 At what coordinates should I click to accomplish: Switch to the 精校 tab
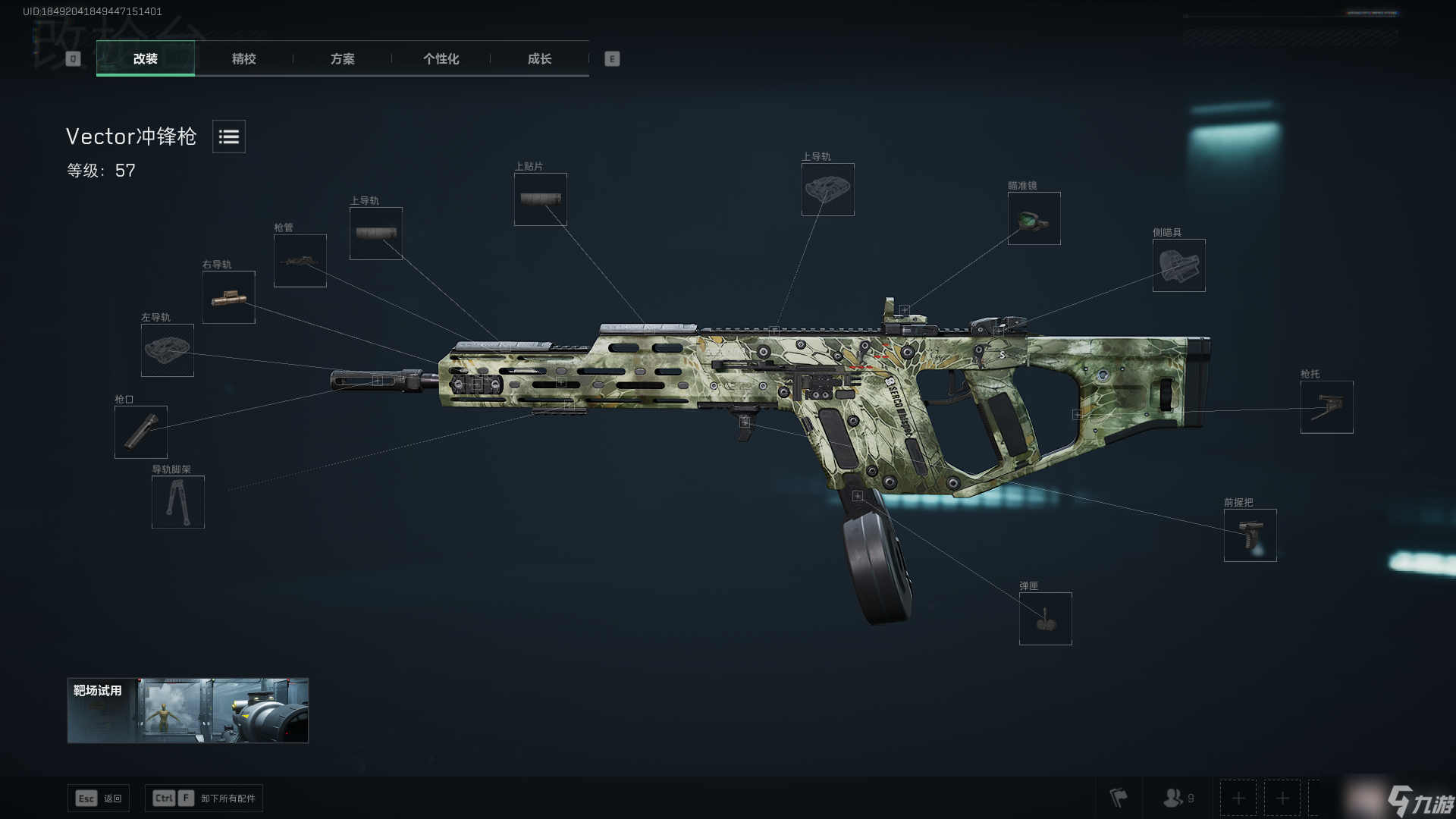pyautogui.click(x=243, y=59)
